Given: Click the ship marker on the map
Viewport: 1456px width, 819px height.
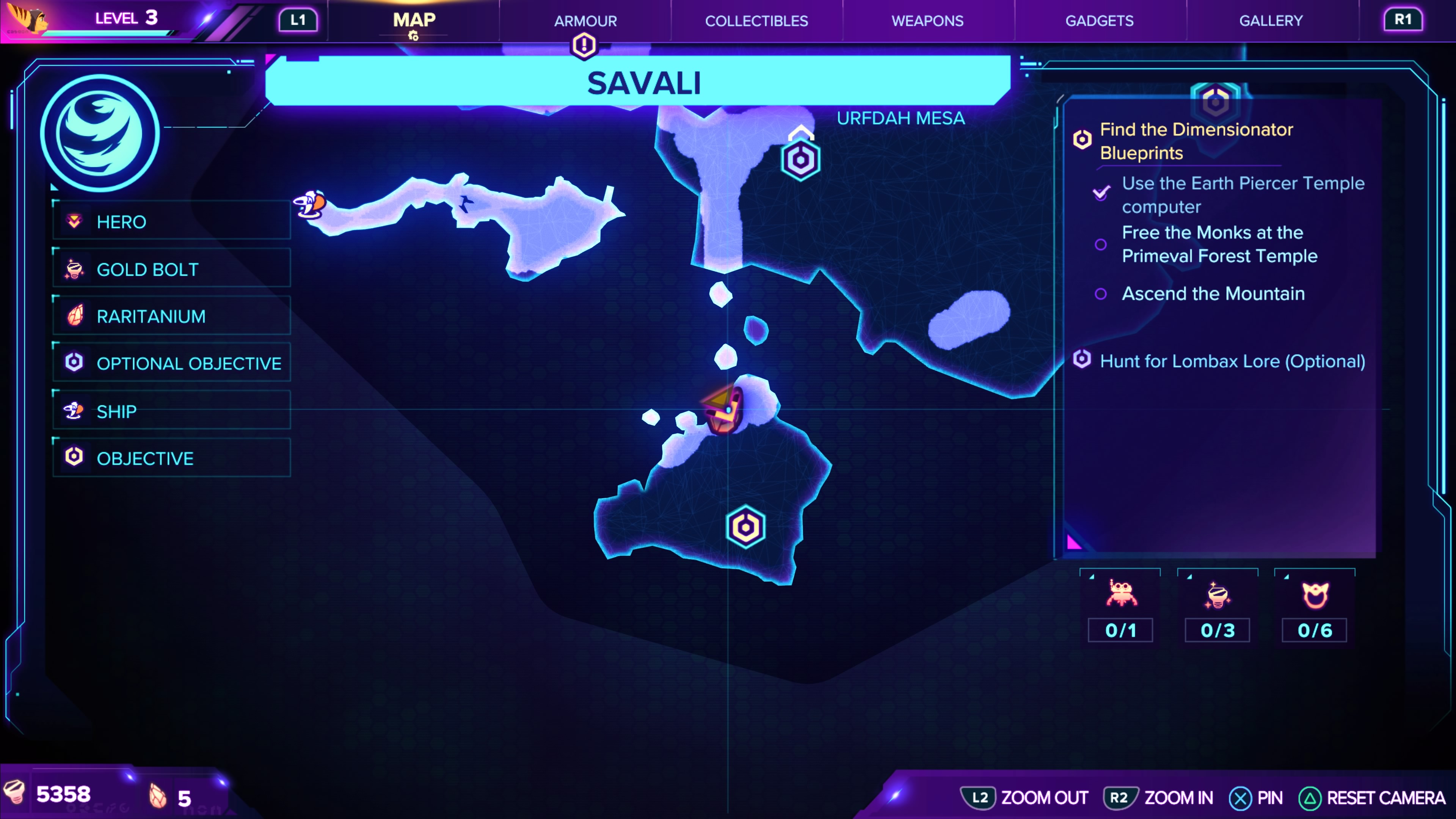Looking at the screenshot, I should tap(310, 205).
